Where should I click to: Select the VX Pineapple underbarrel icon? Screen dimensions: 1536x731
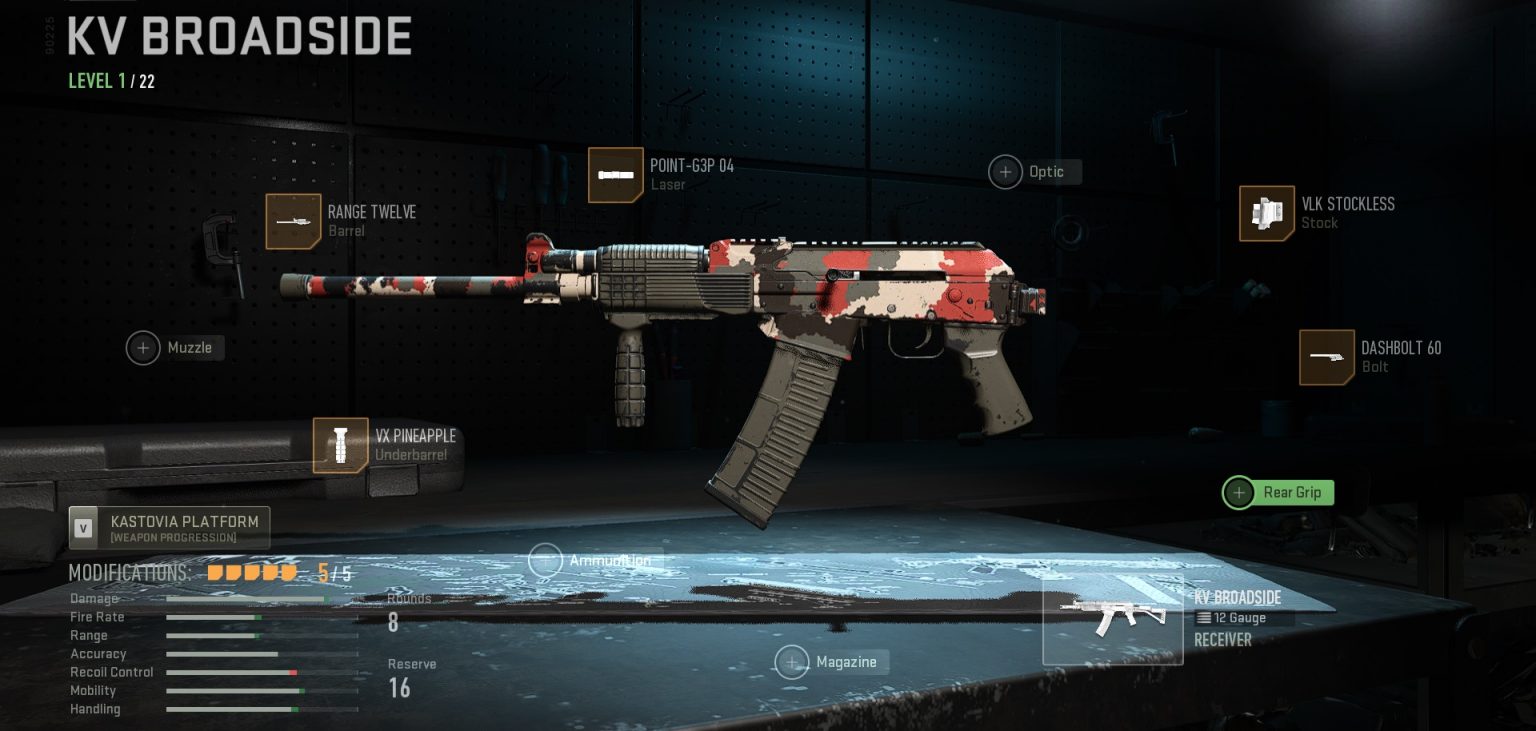point(340,445)
